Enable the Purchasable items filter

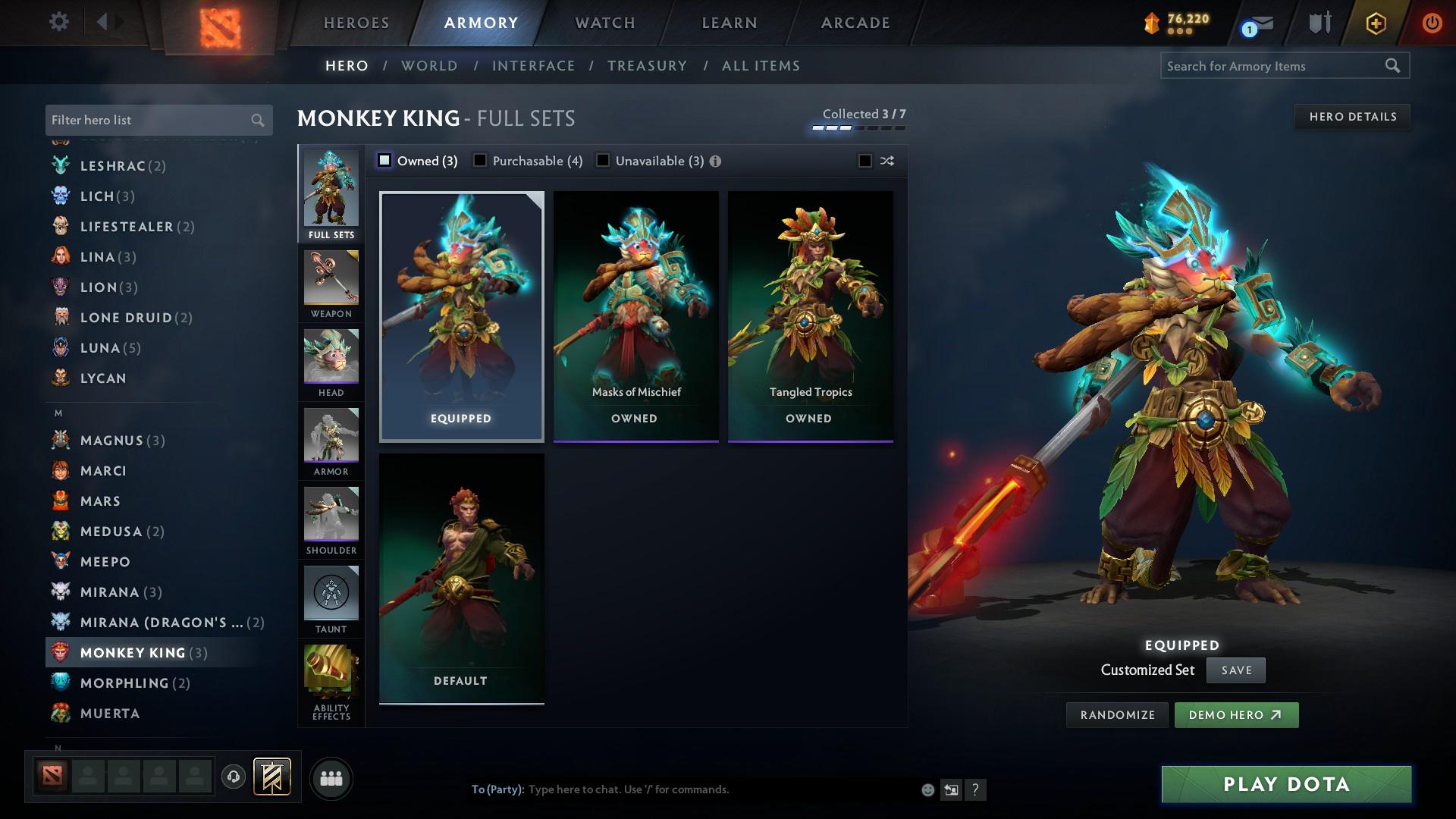coord(479,161)
